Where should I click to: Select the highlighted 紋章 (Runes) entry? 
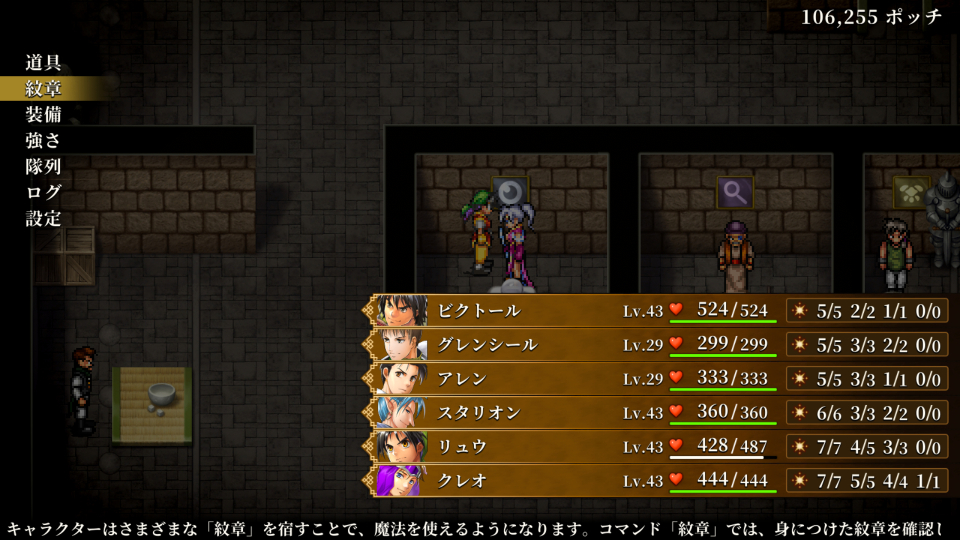[44, 88]
